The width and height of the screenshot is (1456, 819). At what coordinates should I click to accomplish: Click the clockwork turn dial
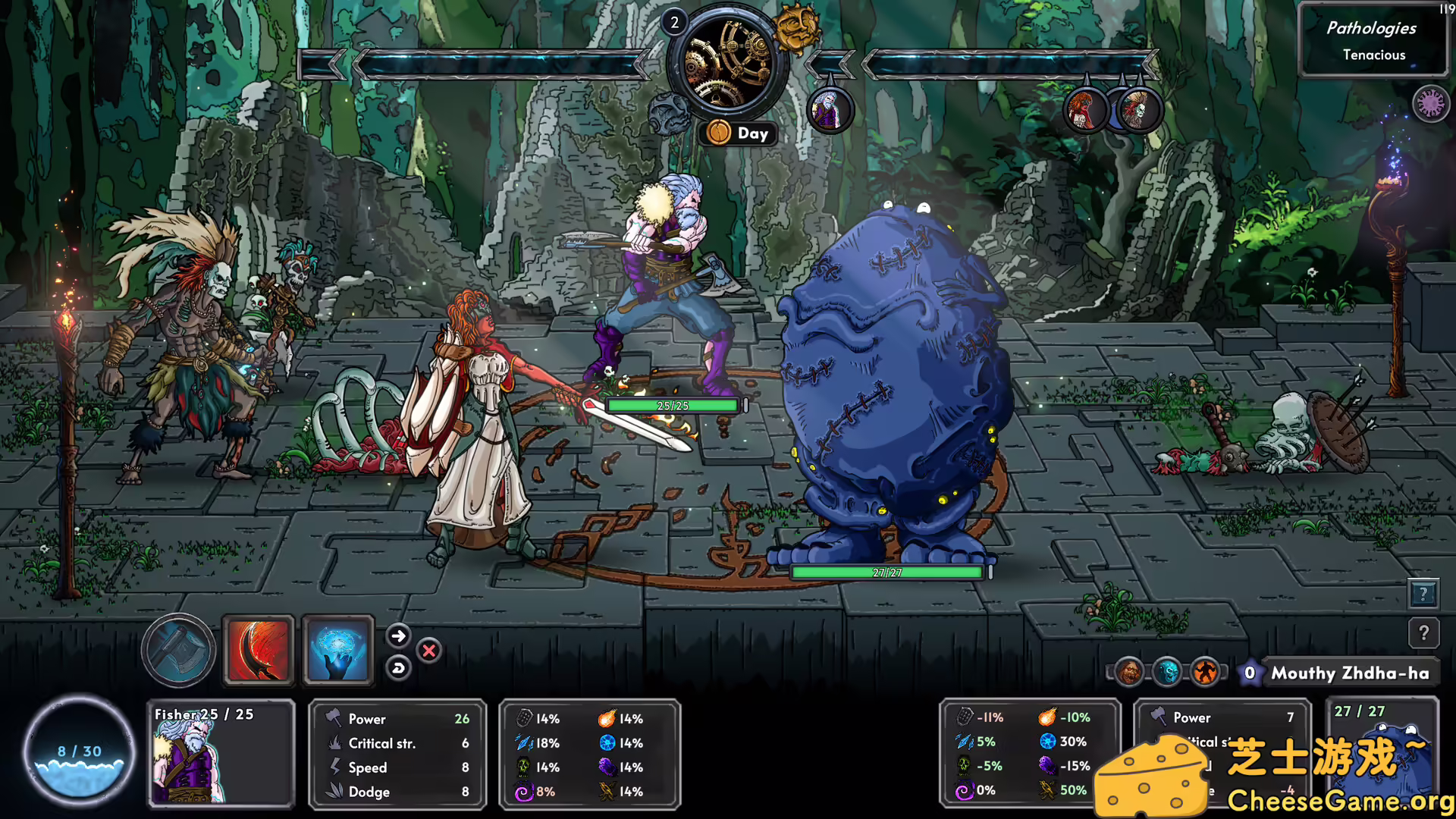[727, 64]
